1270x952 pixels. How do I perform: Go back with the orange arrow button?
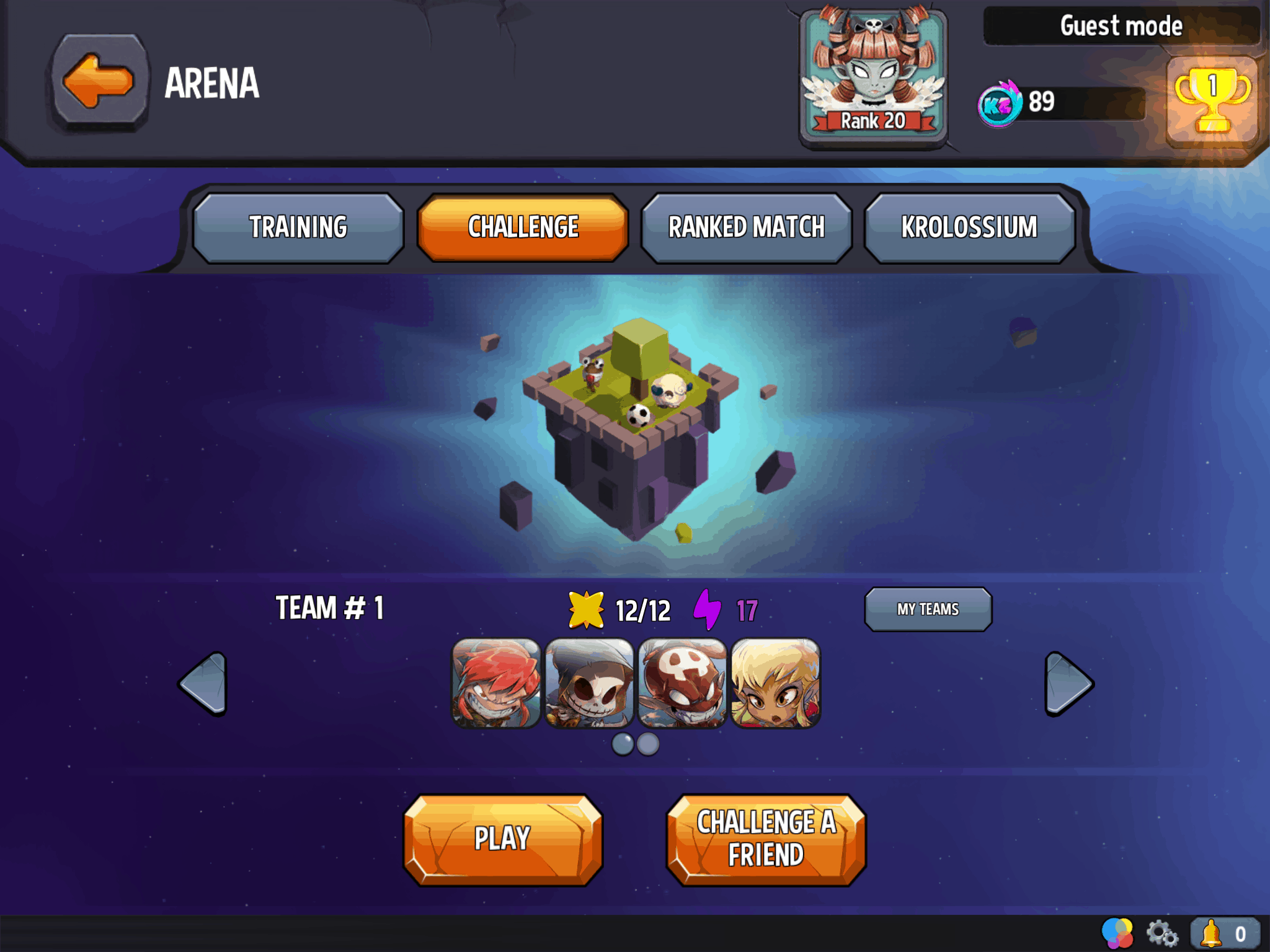[99, 81]
